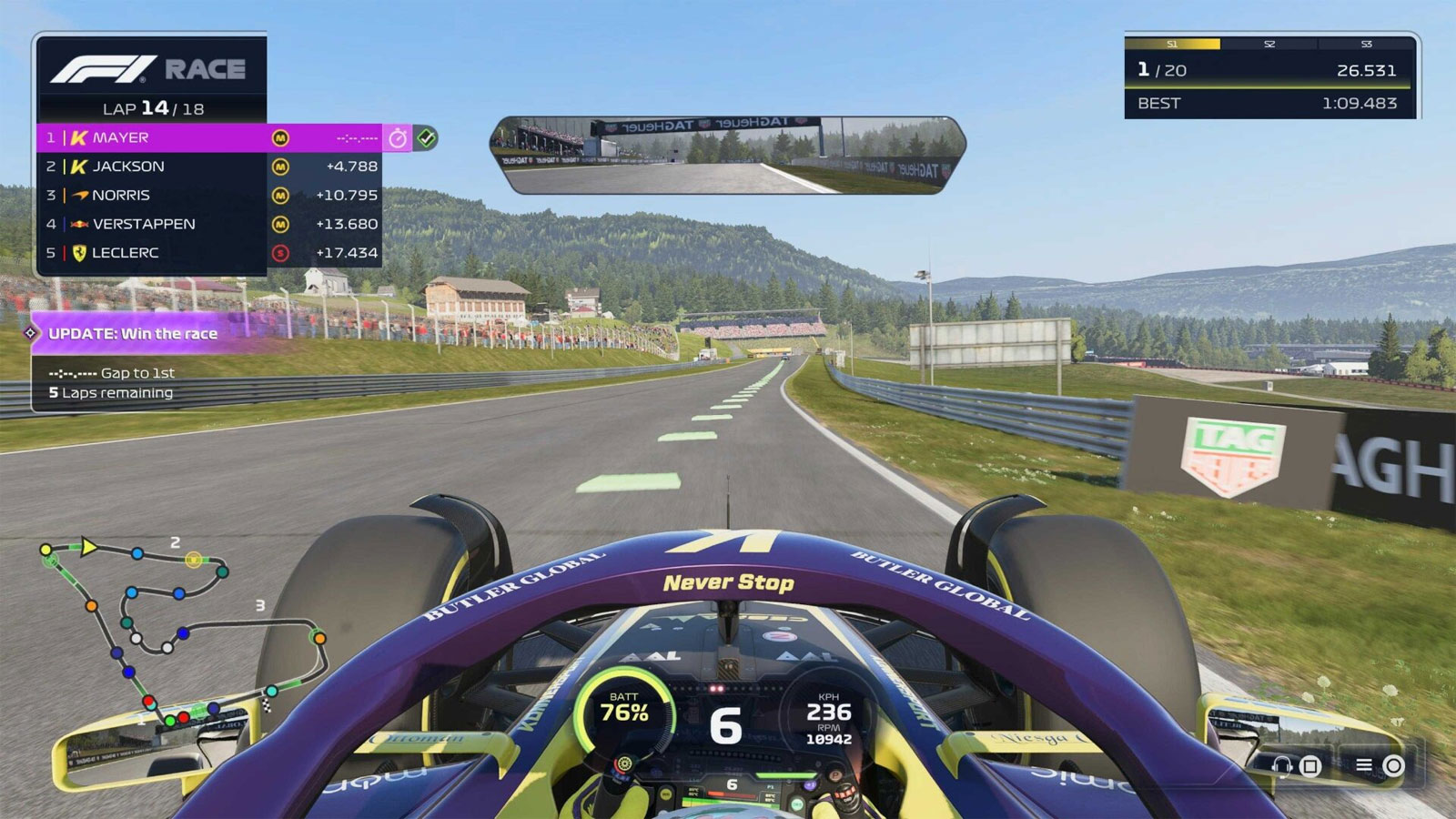Select Norris's McLaren team logo
The width and height of the screenshot is (1456, 819).
pyautogui.click(x=81, y=195)
